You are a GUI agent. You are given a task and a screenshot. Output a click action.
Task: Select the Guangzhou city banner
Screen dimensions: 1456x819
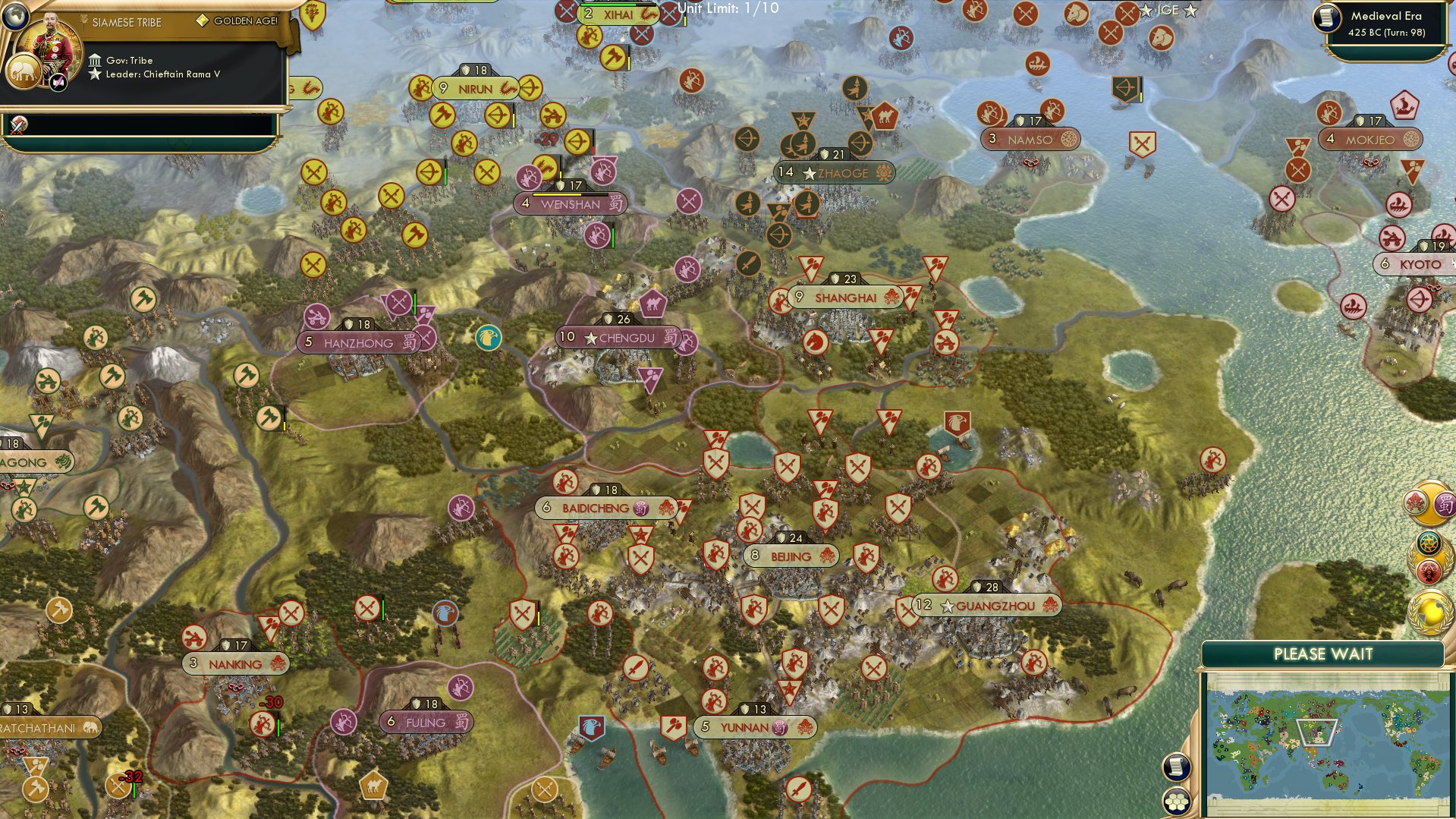pos(987,606)
